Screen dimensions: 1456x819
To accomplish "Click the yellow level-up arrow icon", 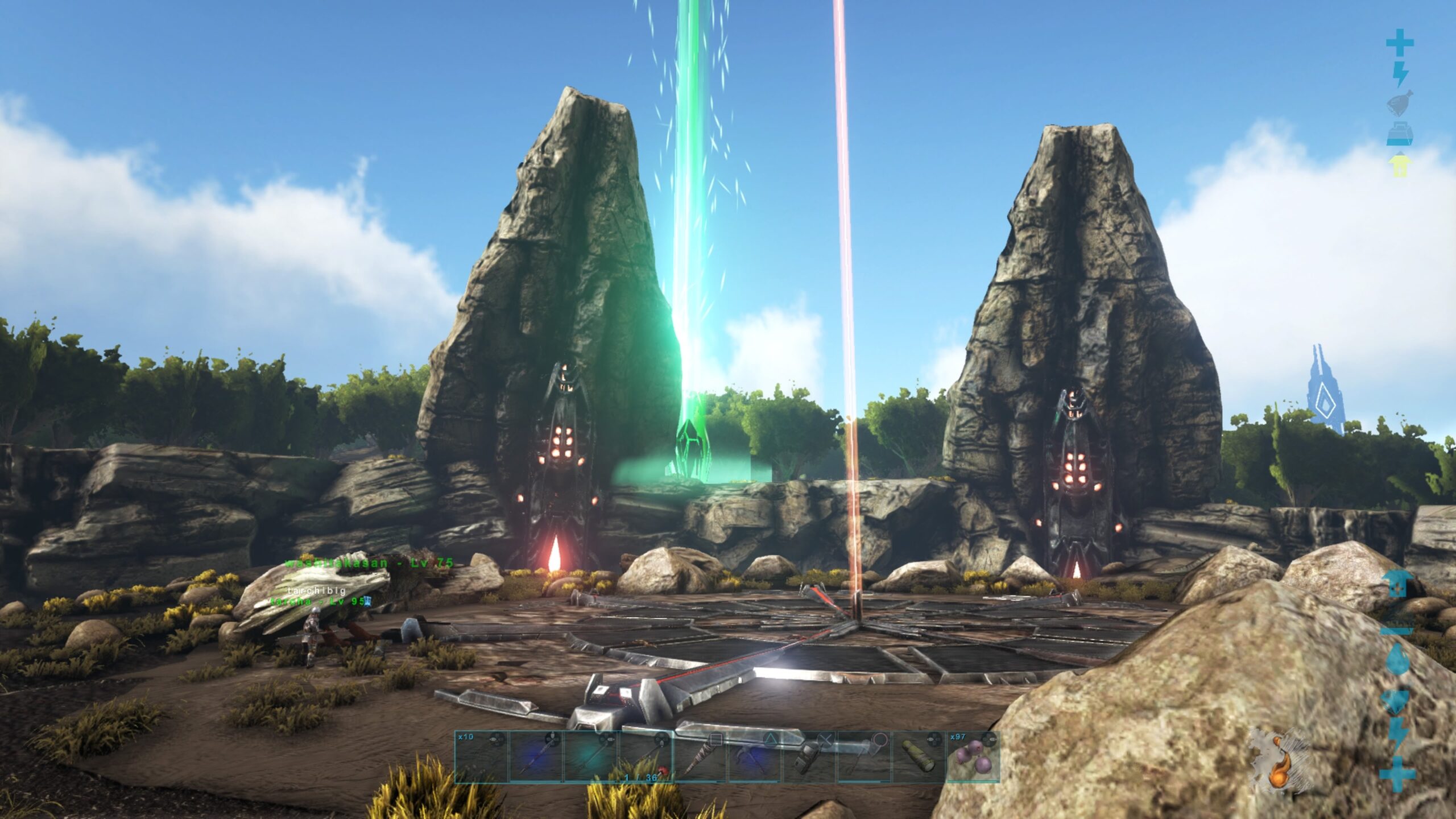I will 1399,166.
